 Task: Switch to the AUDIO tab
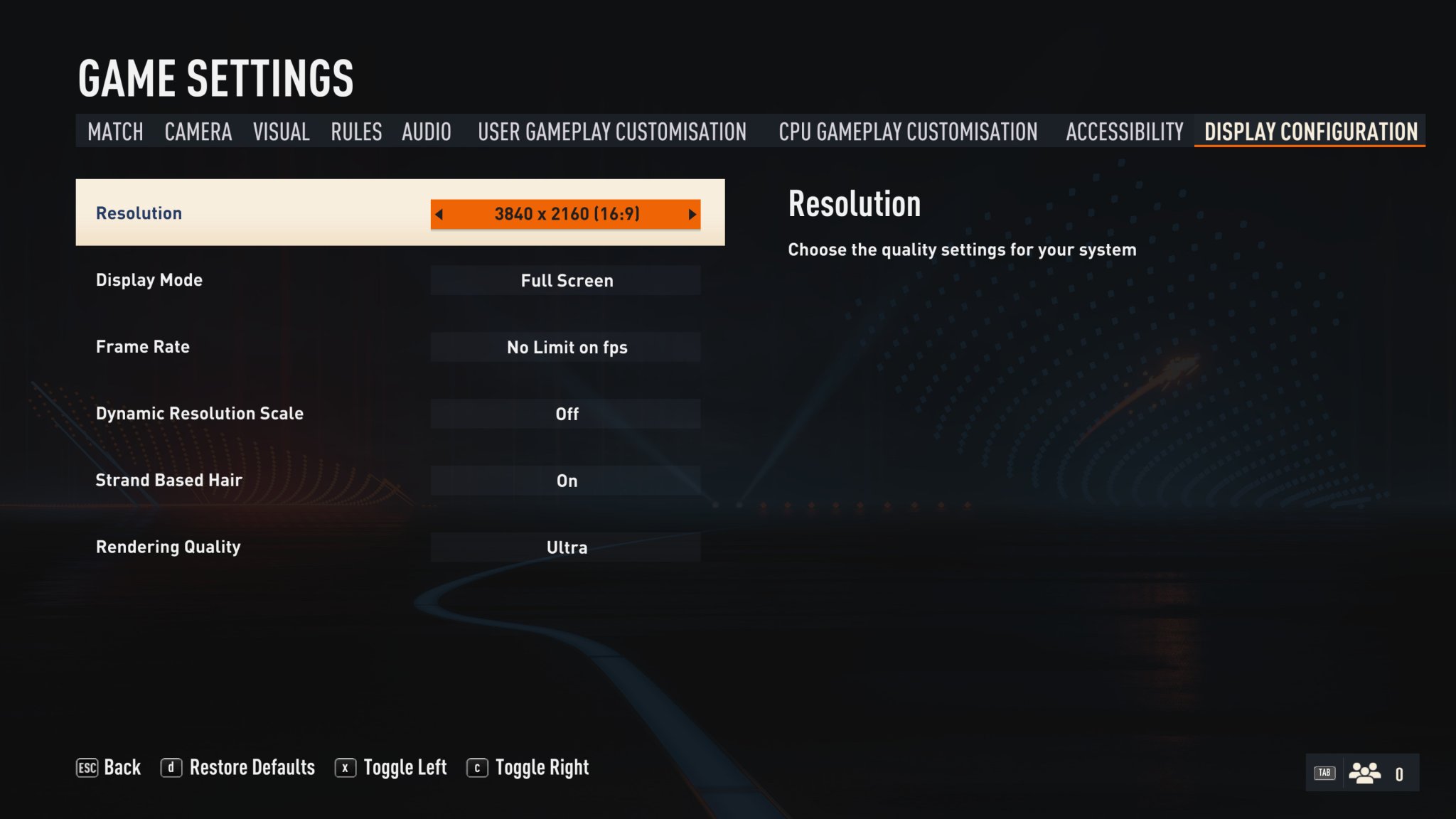(x=427, y=132)
